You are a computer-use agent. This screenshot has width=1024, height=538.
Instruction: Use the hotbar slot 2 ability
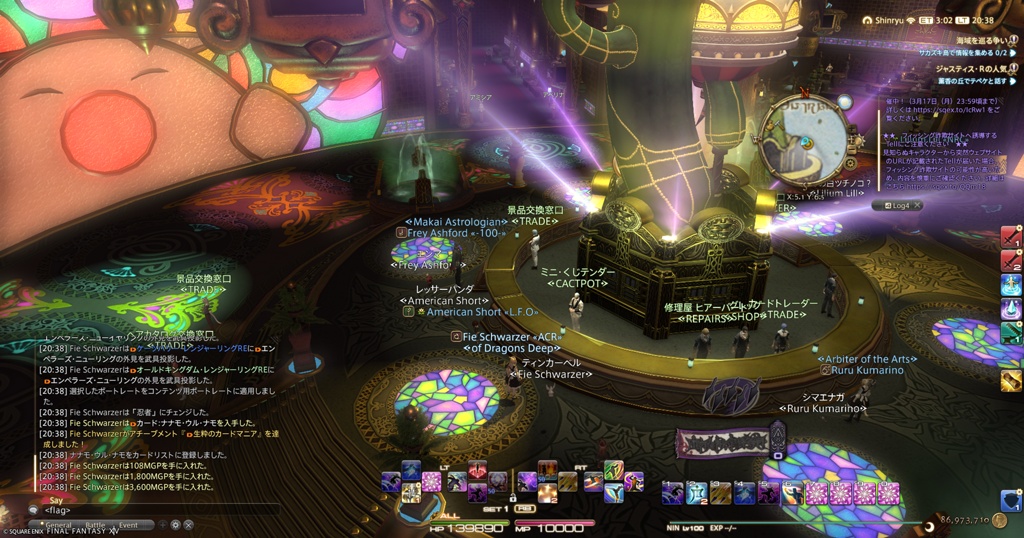pos(696,492)
